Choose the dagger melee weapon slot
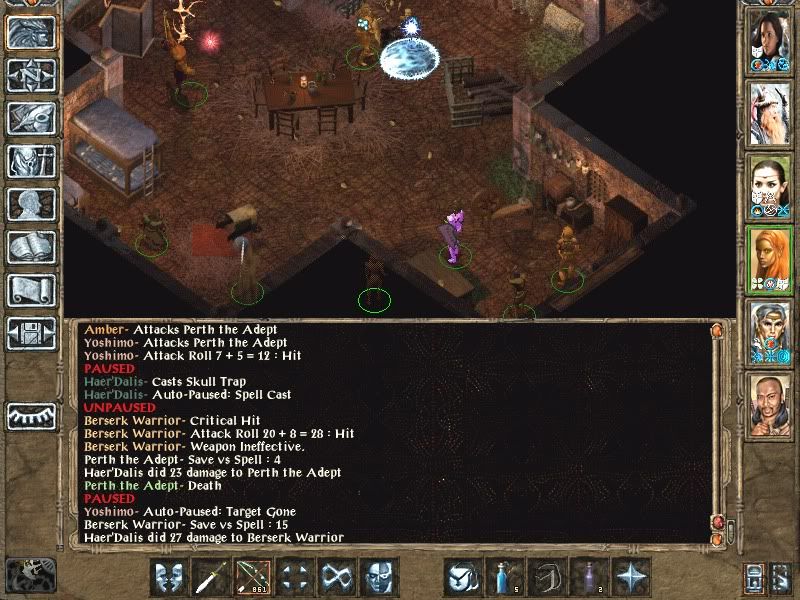 point(212,578)
